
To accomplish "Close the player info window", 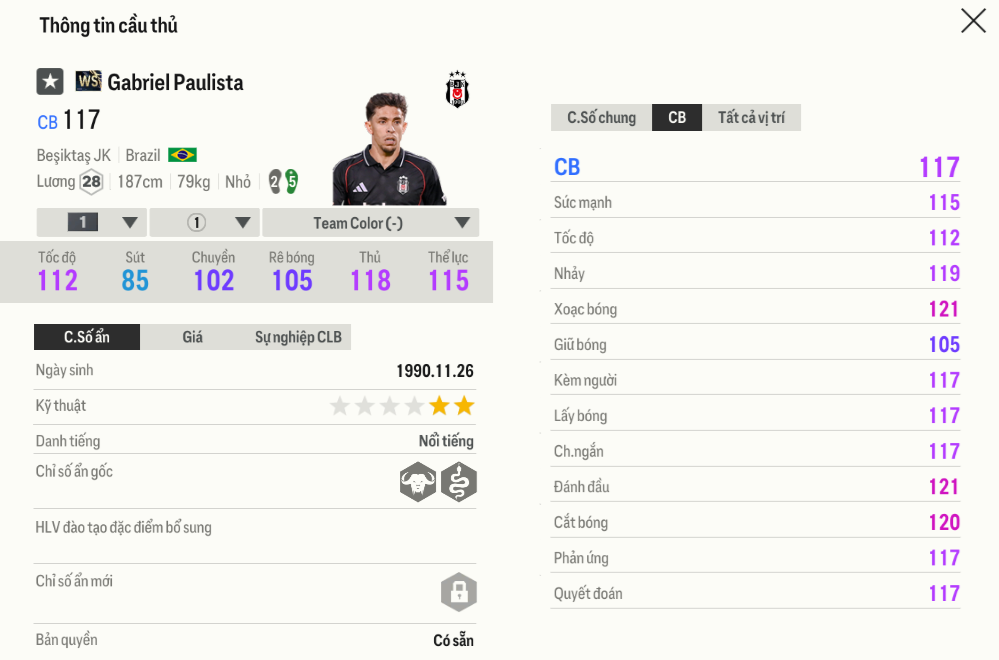I will (973, 21).
